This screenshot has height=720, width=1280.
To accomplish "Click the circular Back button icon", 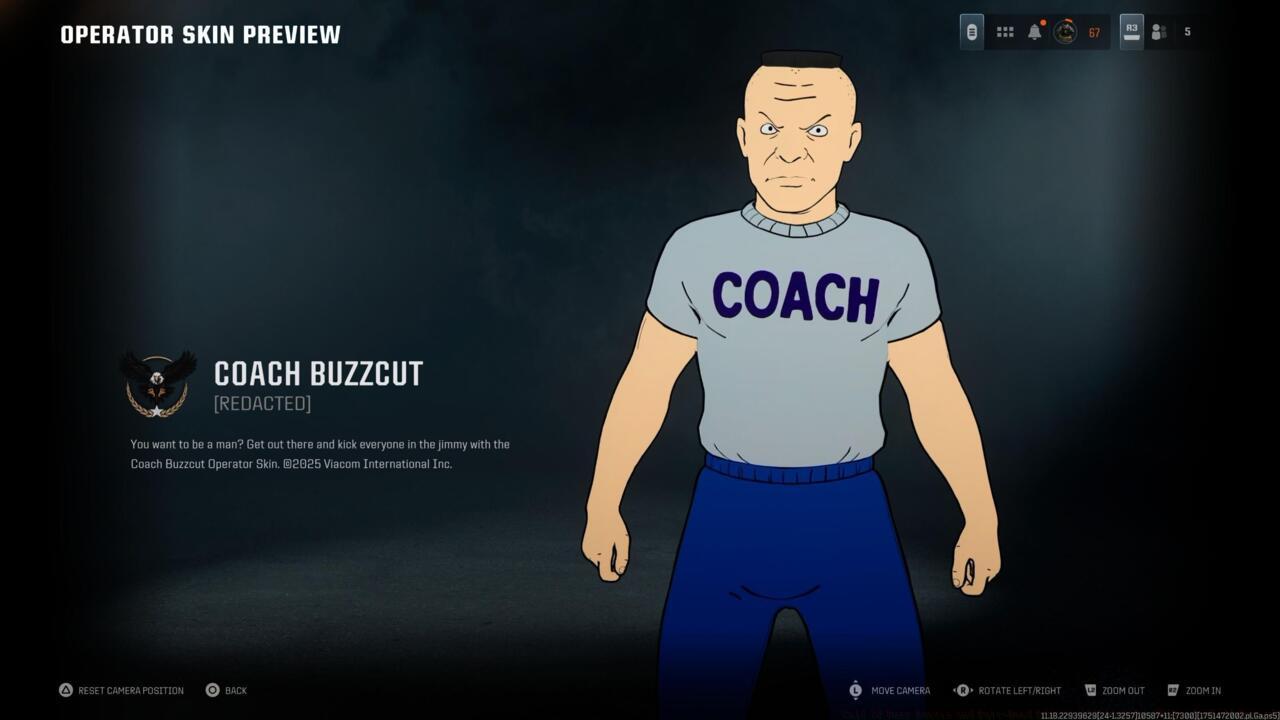I will pyautogui.click(x=211, y=690).
